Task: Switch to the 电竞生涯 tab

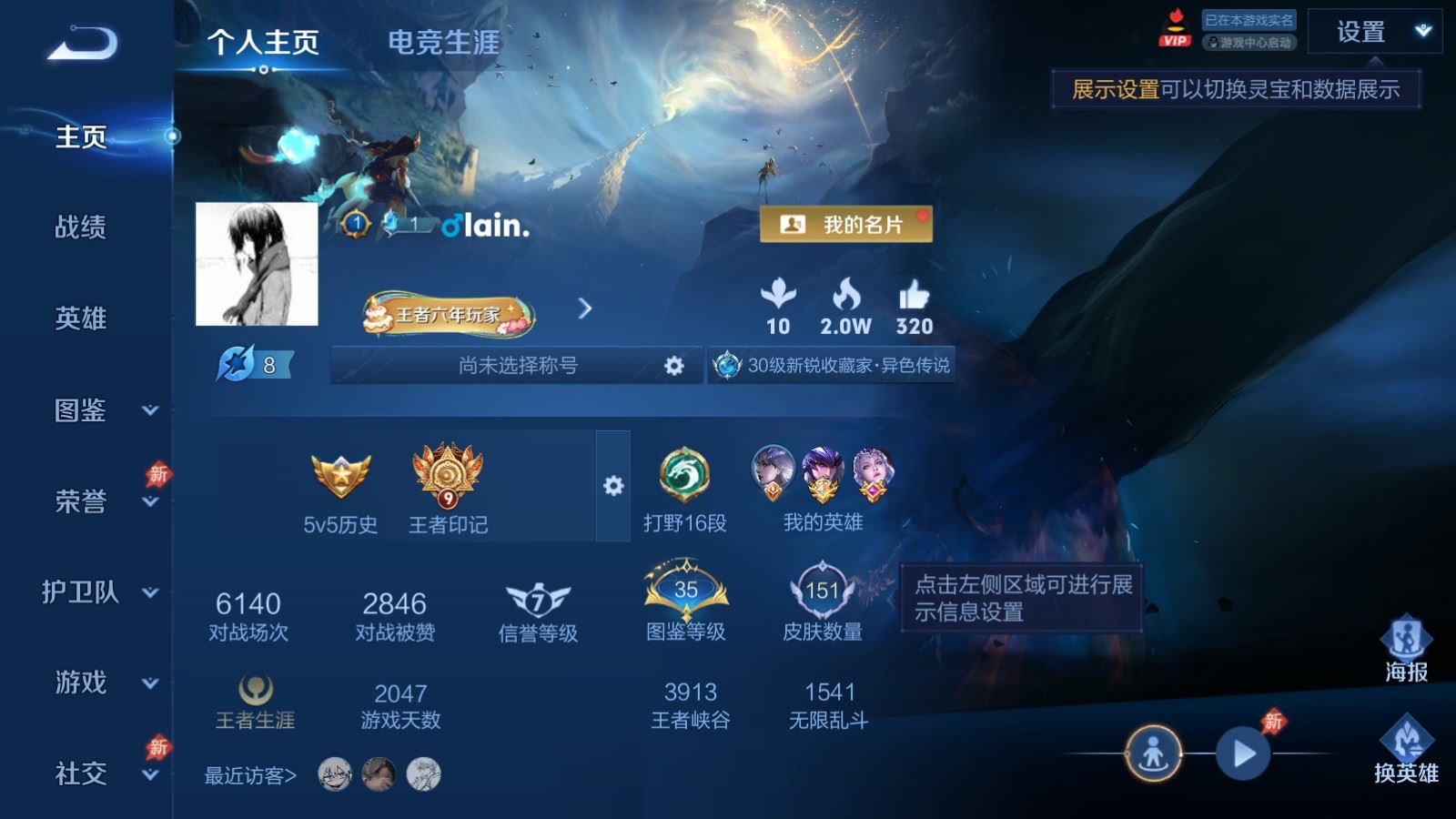Action: pyautogui.click(x=443, y=42)
